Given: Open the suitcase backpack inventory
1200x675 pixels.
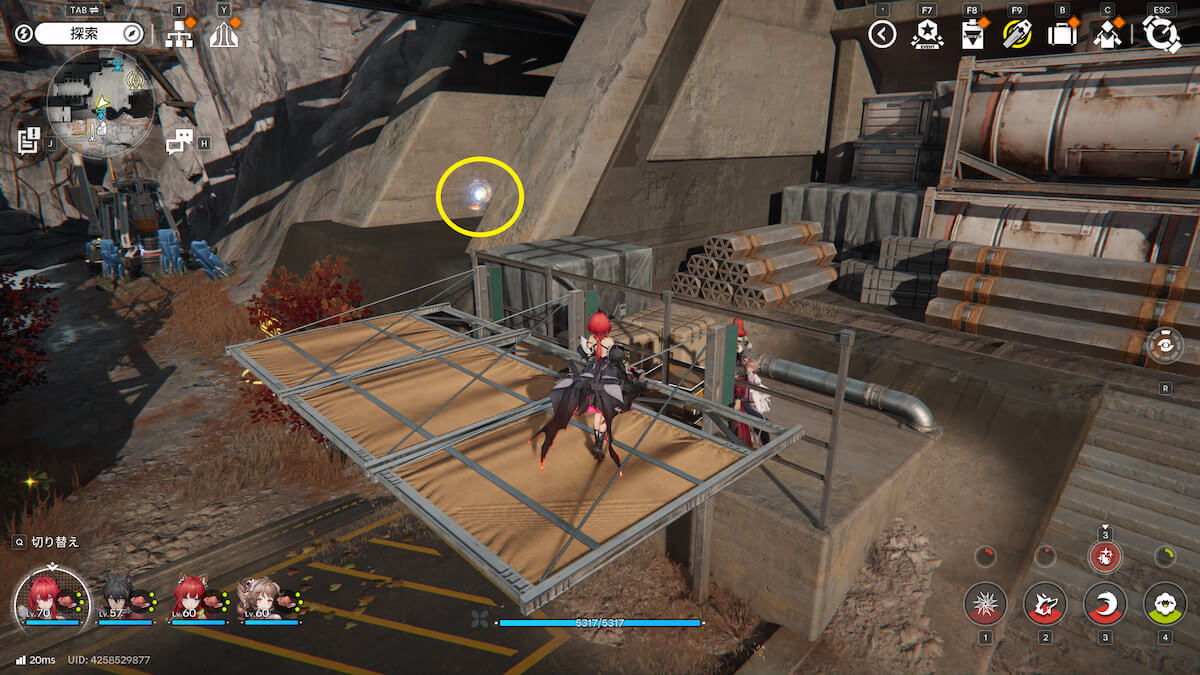Looking at the screenshot, I should point(1061,35).
